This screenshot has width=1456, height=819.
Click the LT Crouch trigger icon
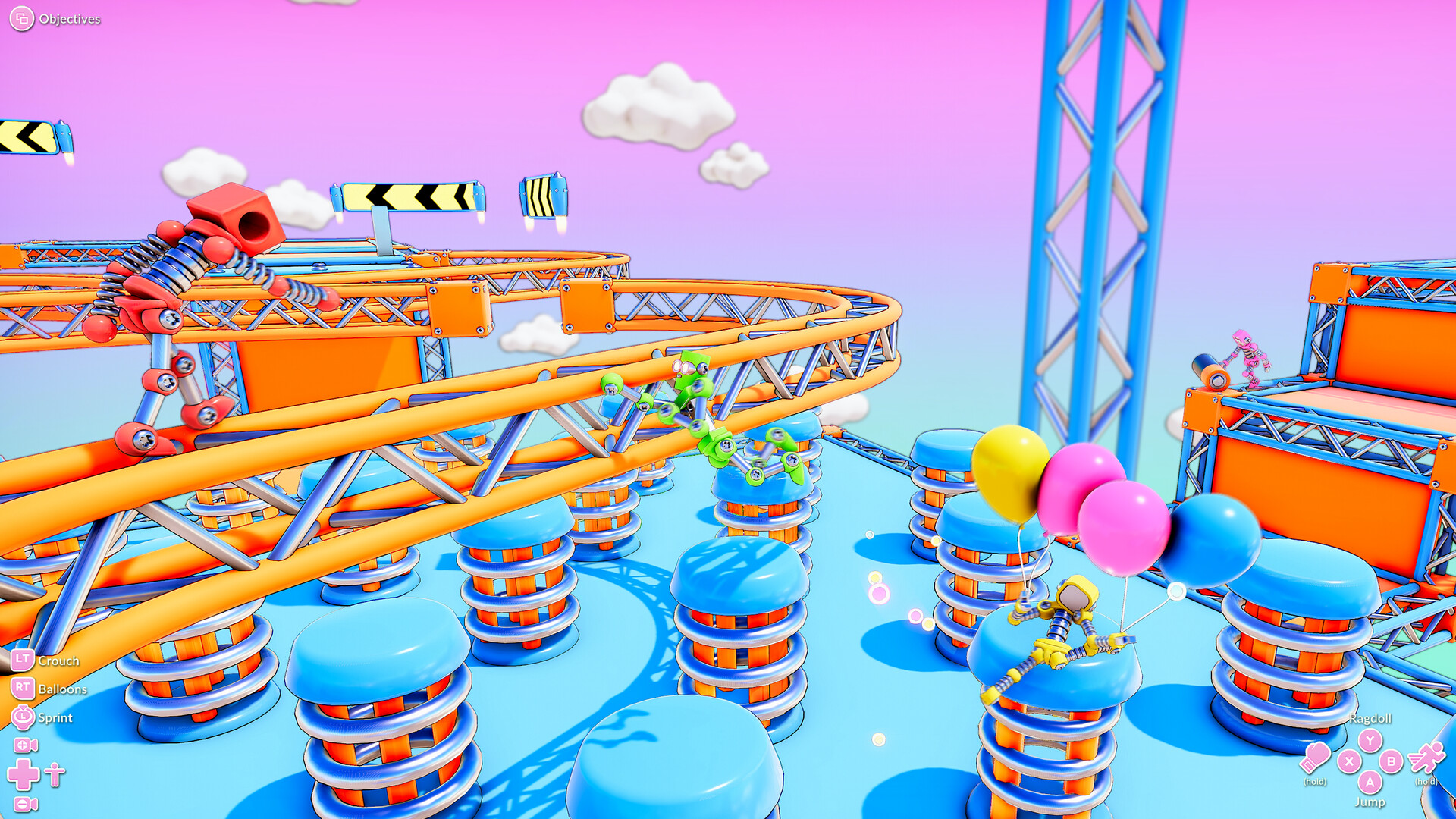pyautogui.click(x=23, y=661)
